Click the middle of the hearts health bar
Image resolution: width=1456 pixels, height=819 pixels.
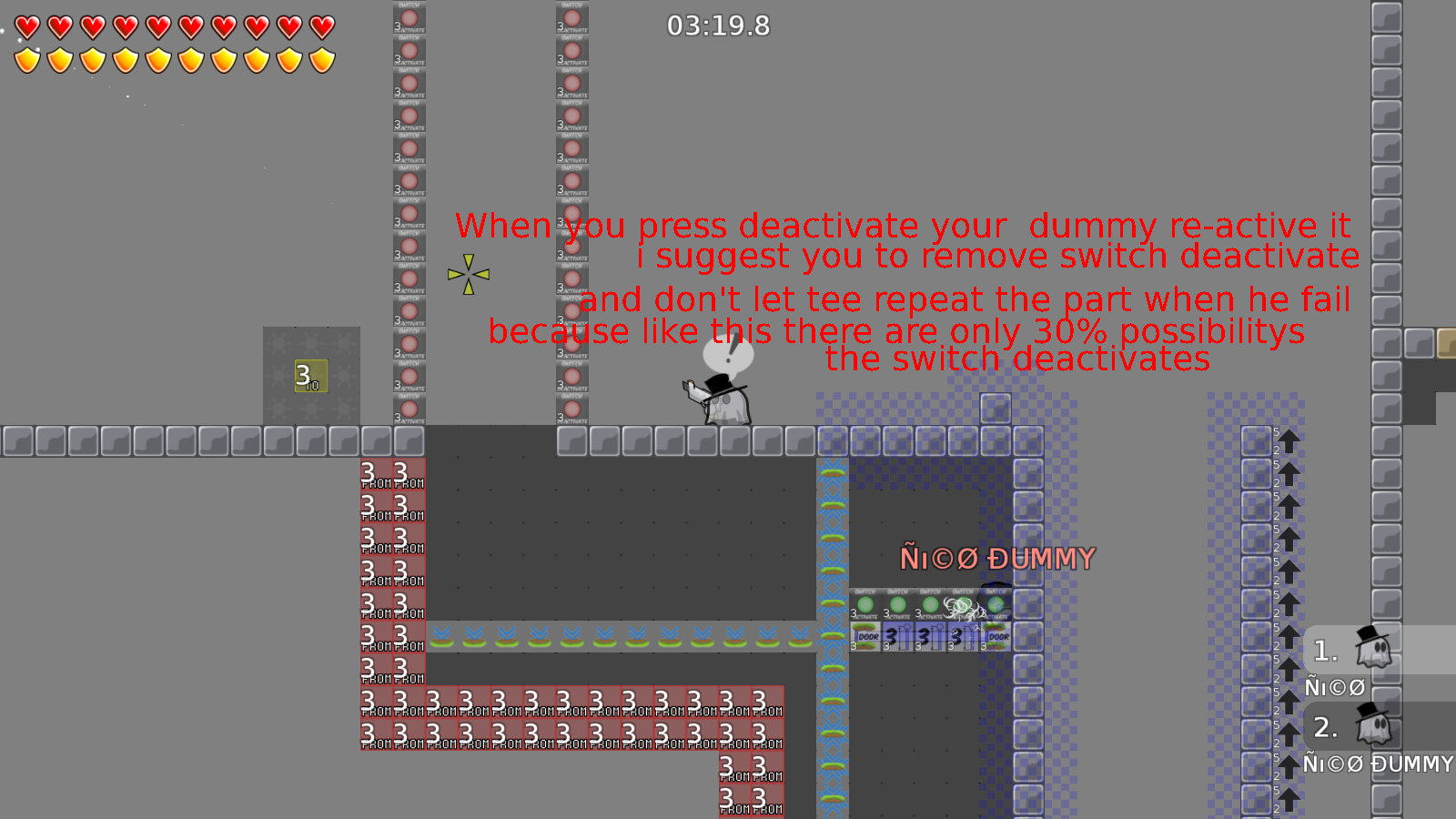click(173, 26)
